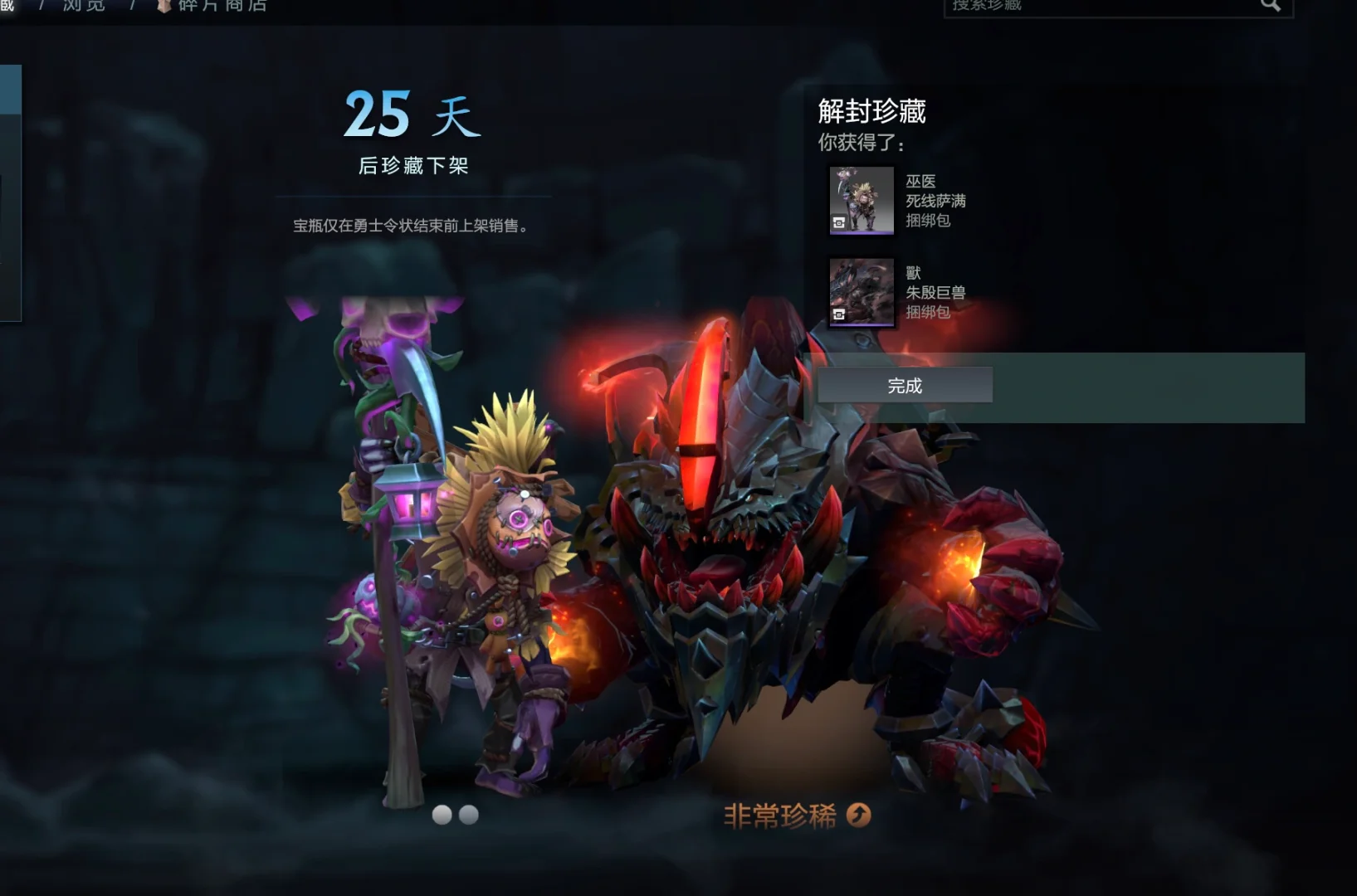Click the 游戏 home icon in breadcrumb
1357x896 pixels.
click(x=7, y=7)
